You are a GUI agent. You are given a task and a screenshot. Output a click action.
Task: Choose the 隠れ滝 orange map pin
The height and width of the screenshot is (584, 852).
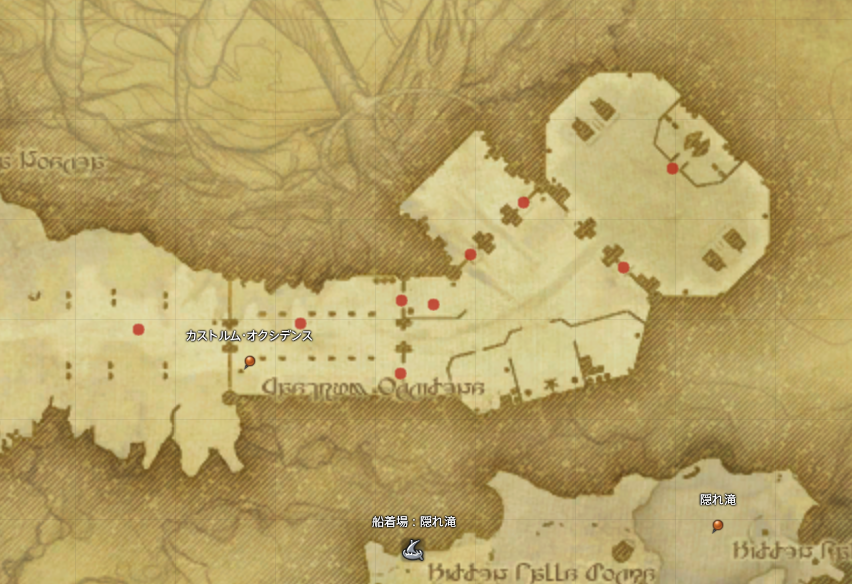717,526
